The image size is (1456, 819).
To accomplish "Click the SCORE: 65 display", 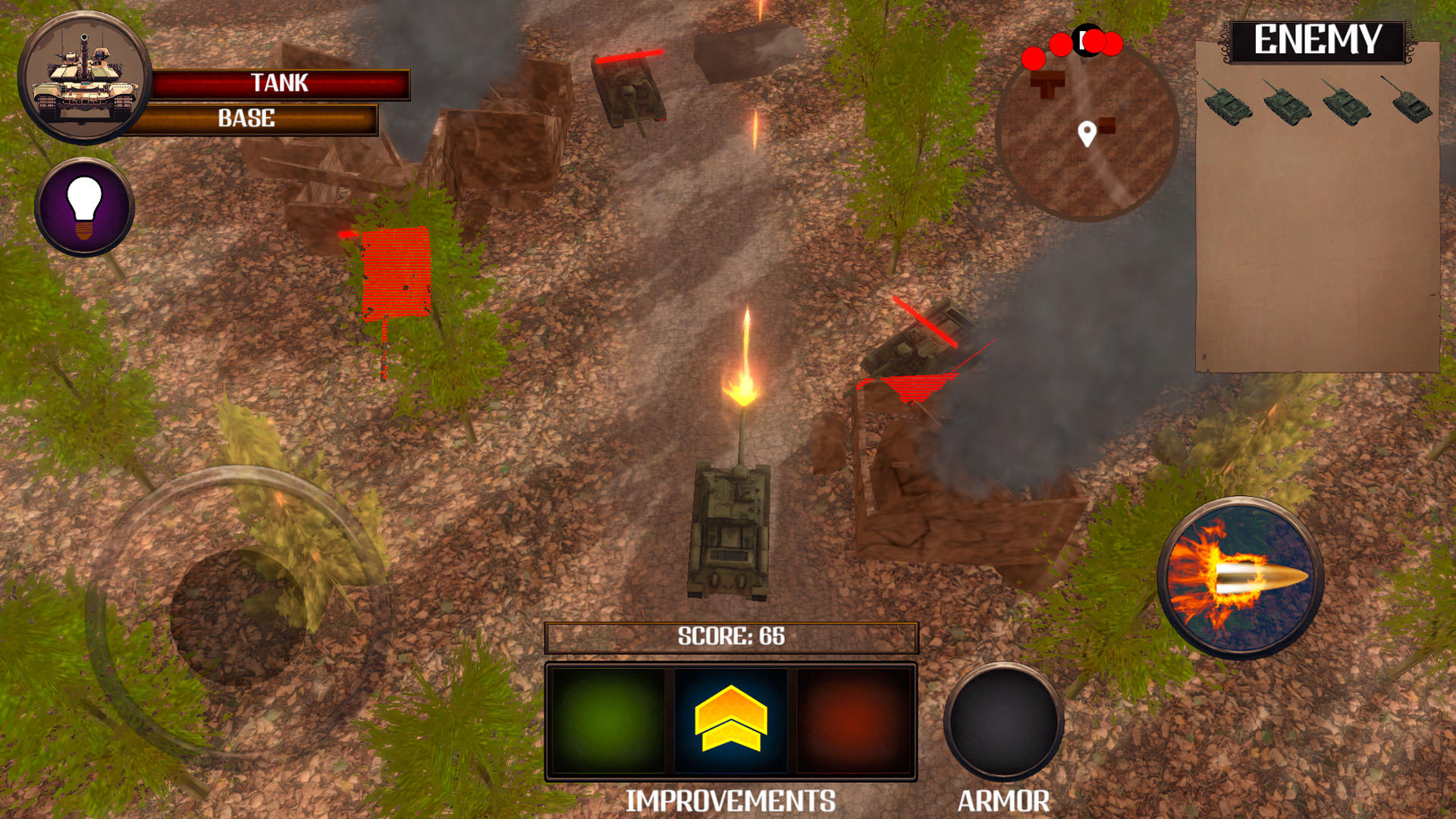I will [x=730, y=638].
